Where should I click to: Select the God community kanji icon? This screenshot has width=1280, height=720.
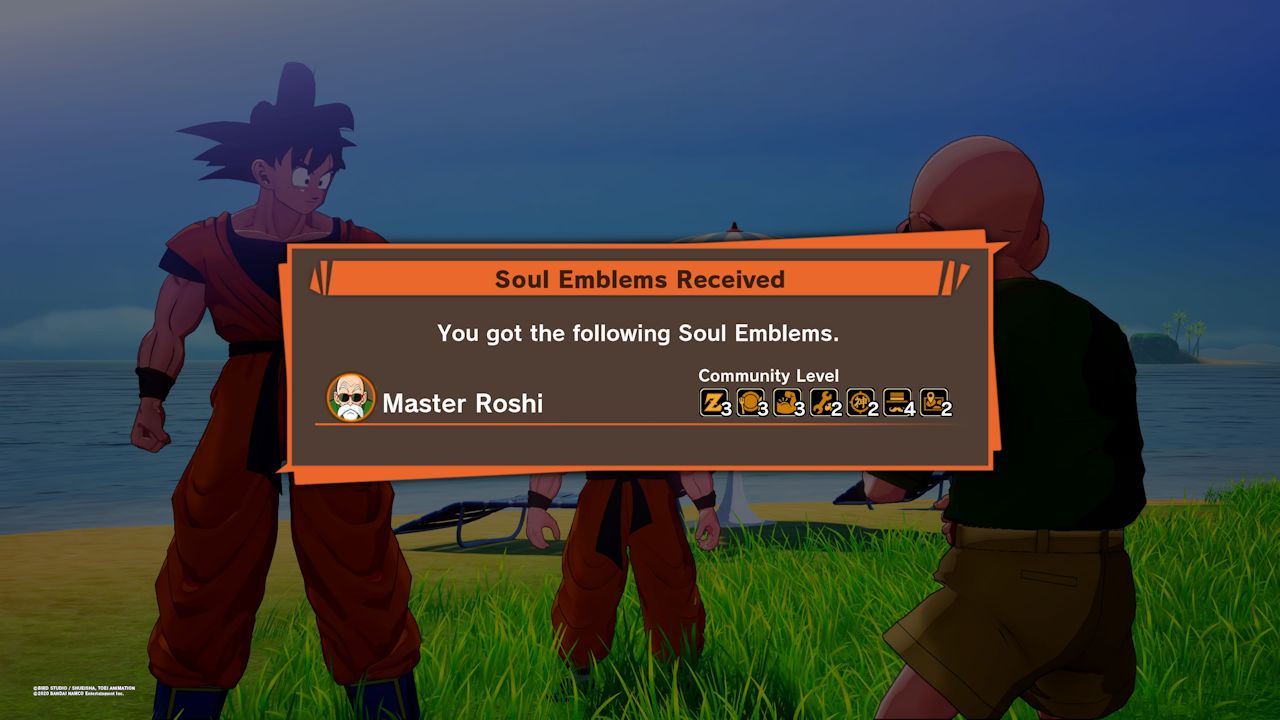[x=859, y=400]
